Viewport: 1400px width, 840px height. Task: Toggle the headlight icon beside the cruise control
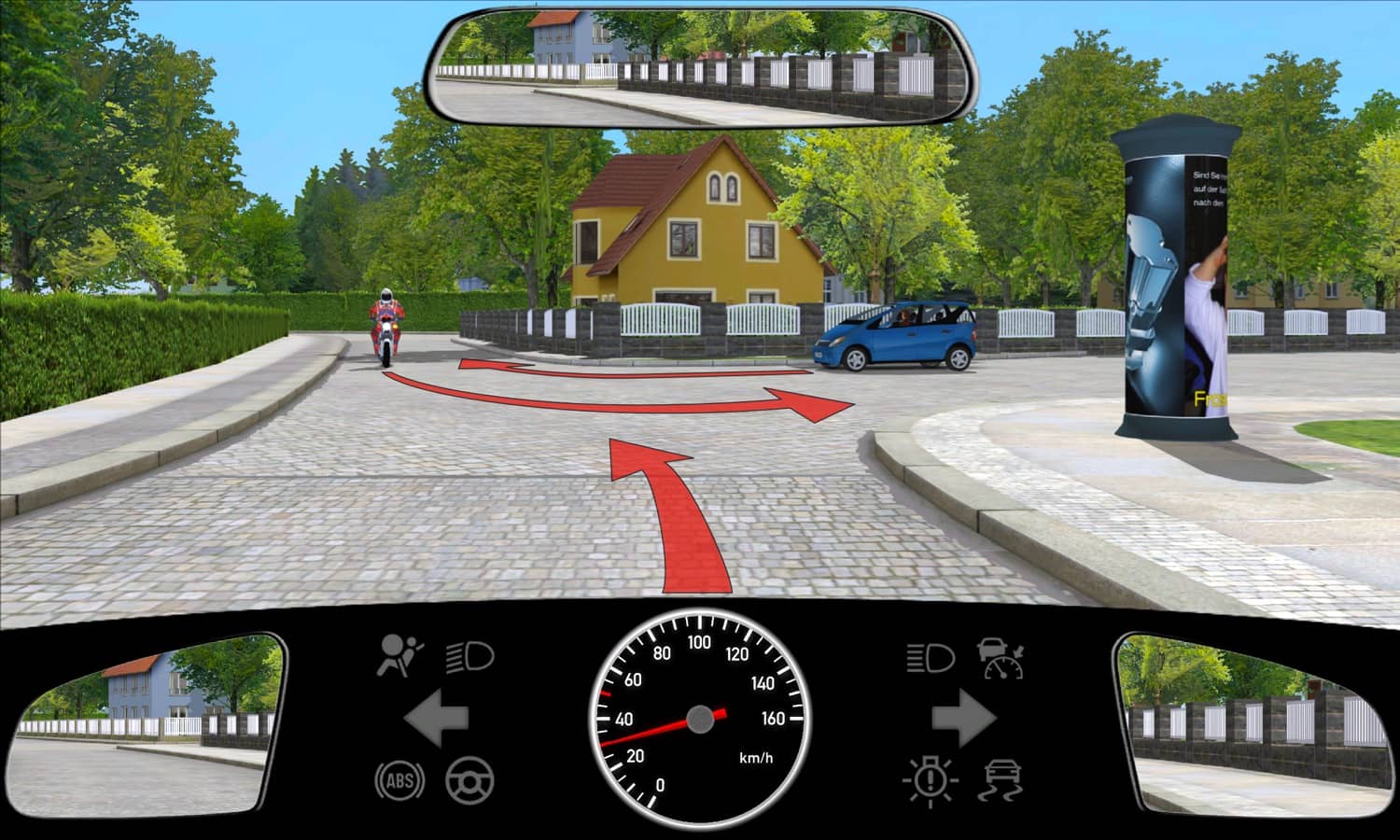930,657
